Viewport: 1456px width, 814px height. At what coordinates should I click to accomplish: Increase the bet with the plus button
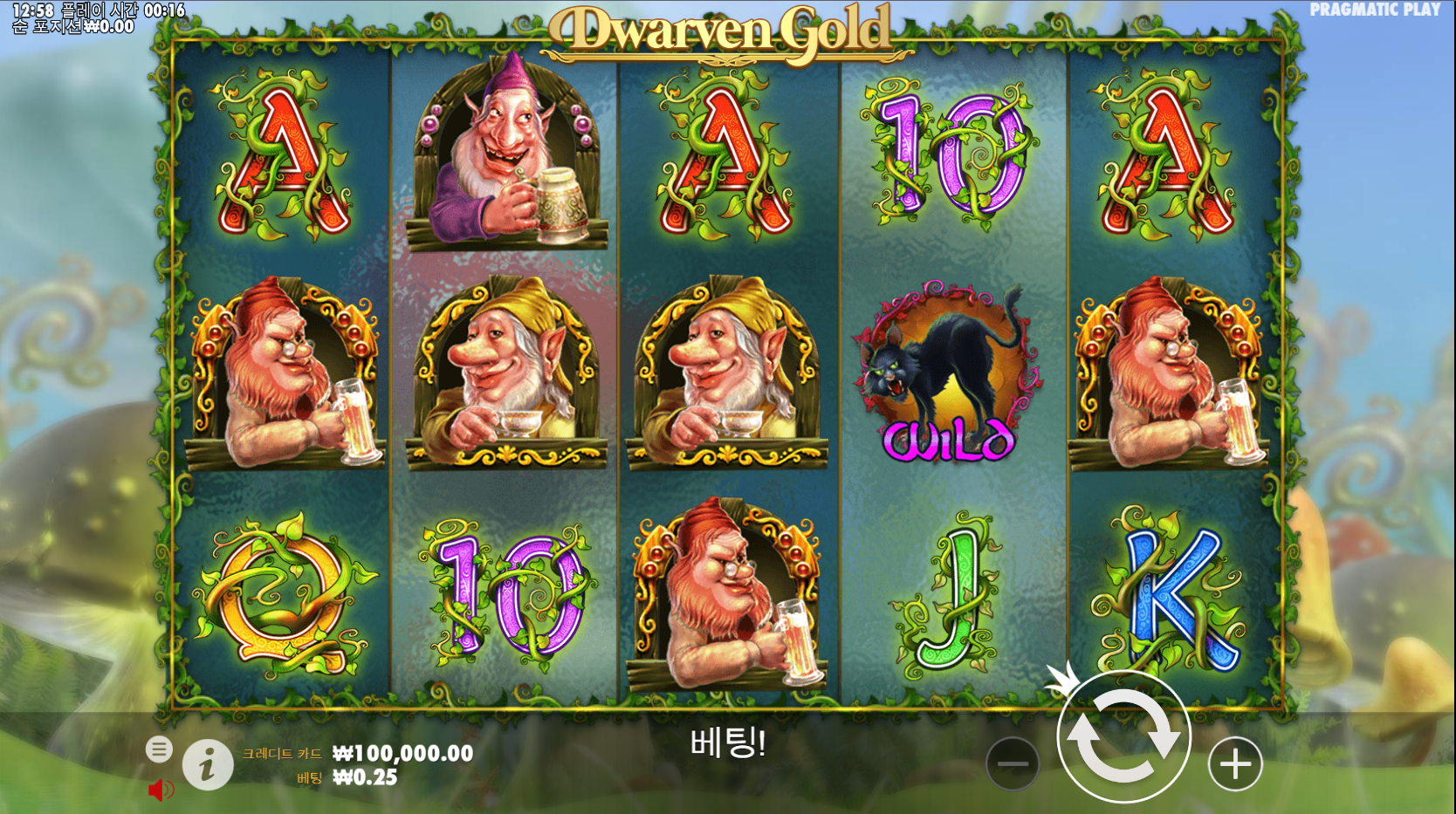click(1235, 764)
